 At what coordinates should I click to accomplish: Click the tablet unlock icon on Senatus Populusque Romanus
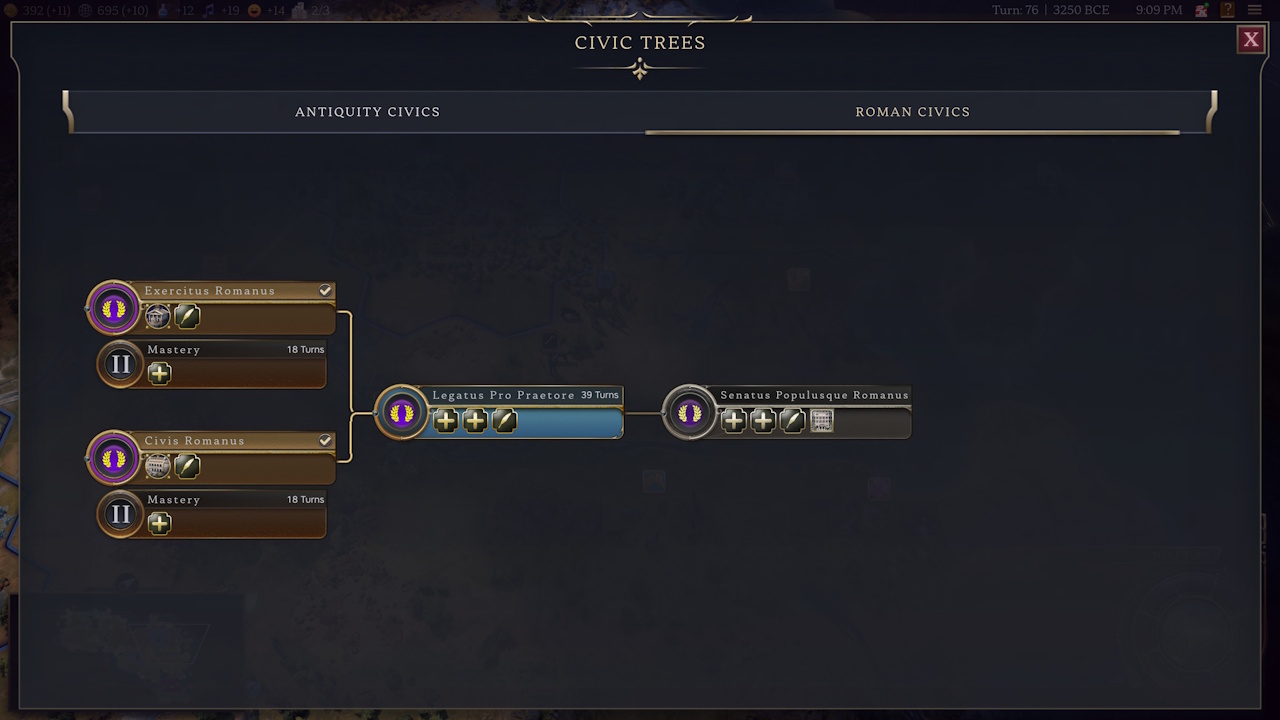[821, 421]
